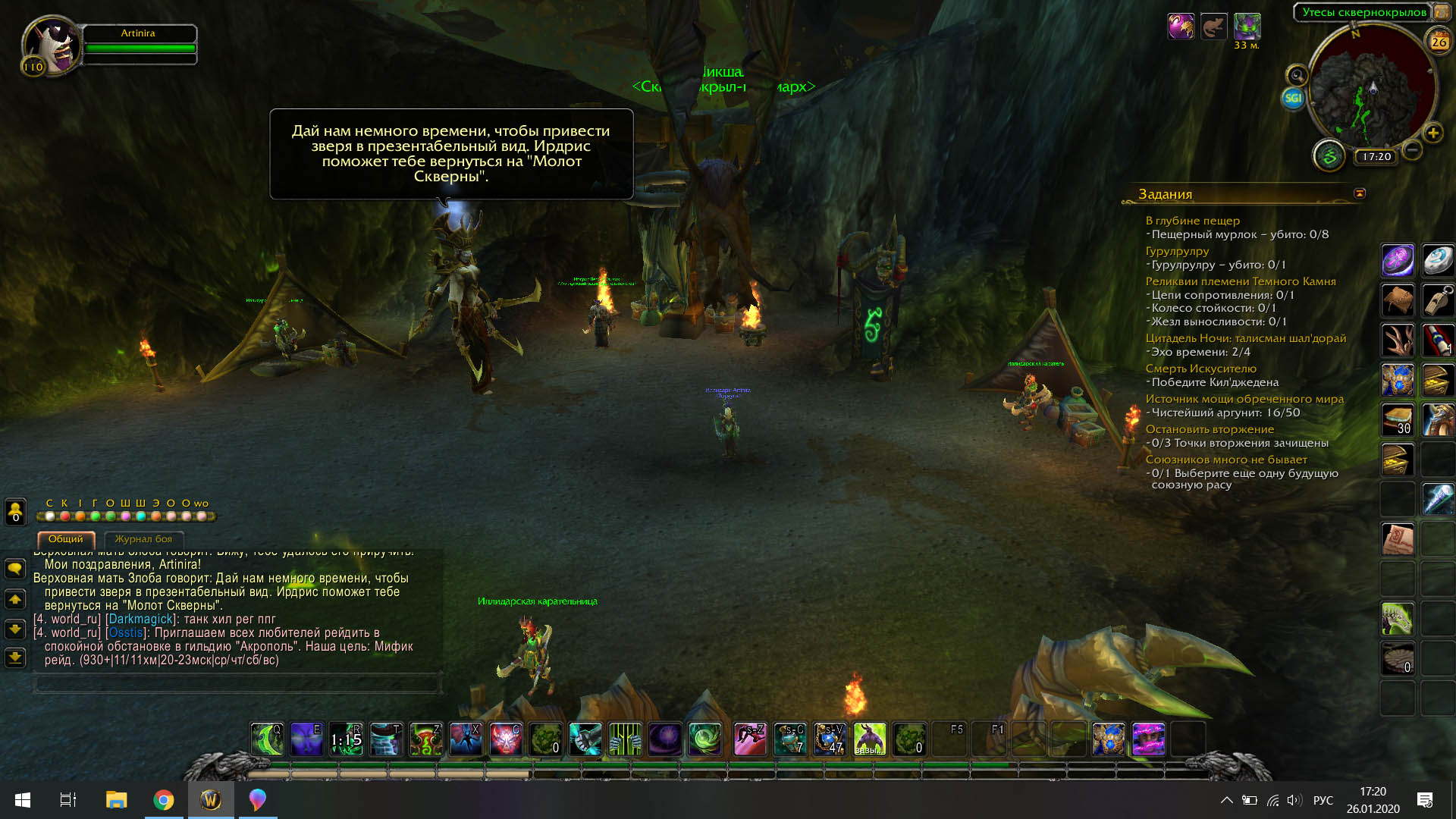The height and width of the screenshot is (819, 1456).
Task: Jump chat to the bottom
Action: click(x=15, y=658)
